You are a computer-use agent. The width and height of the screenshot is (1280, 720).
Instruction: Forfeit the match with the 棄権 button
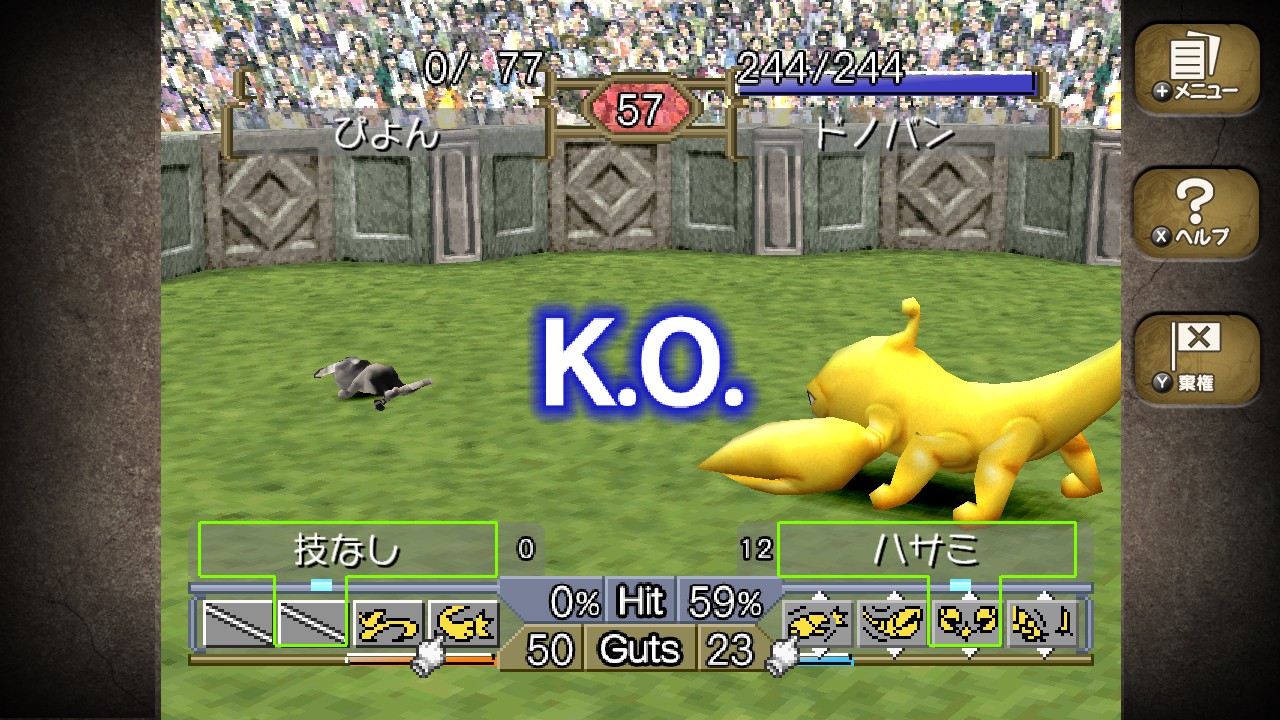tap(1196, 359)
